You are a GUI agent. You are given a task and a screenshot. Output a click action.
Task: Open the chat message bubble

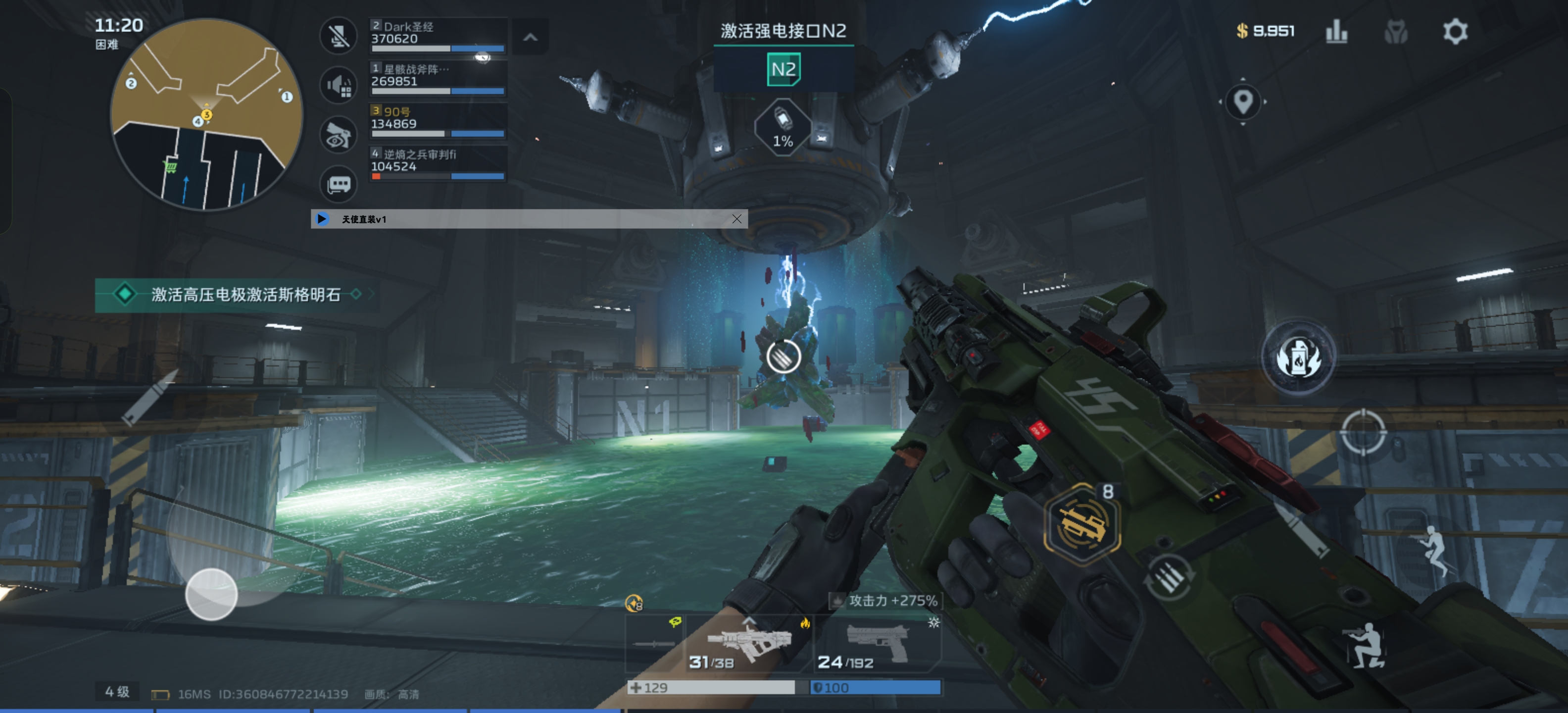coord(339,184)
